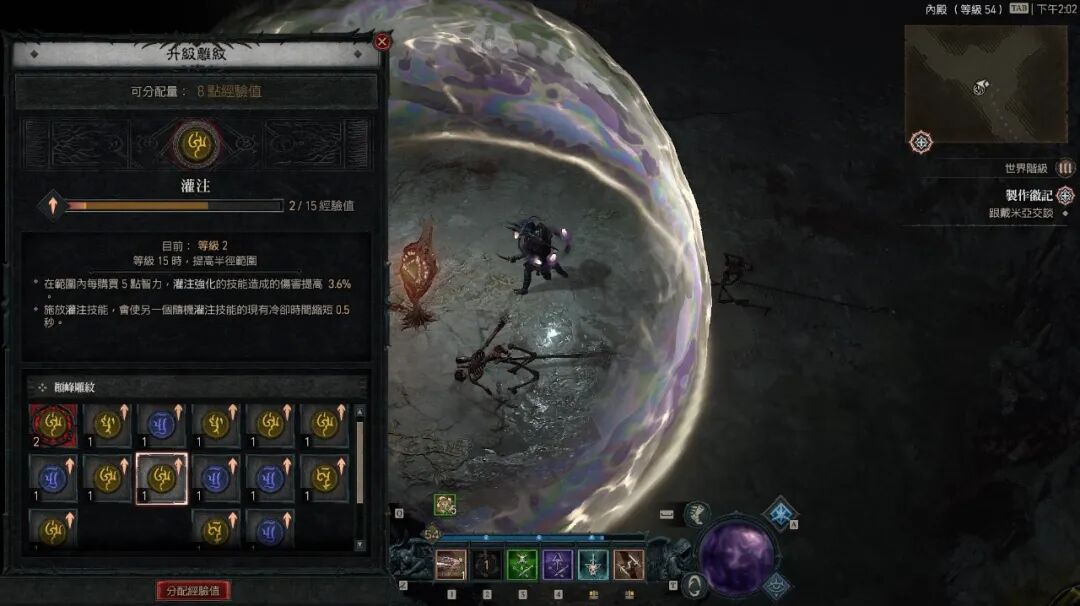Click the 分配經驗值 assign experience button
The height and width of the screenshot is (606, 1080).
pyautogui.click(x=193, y=590)
